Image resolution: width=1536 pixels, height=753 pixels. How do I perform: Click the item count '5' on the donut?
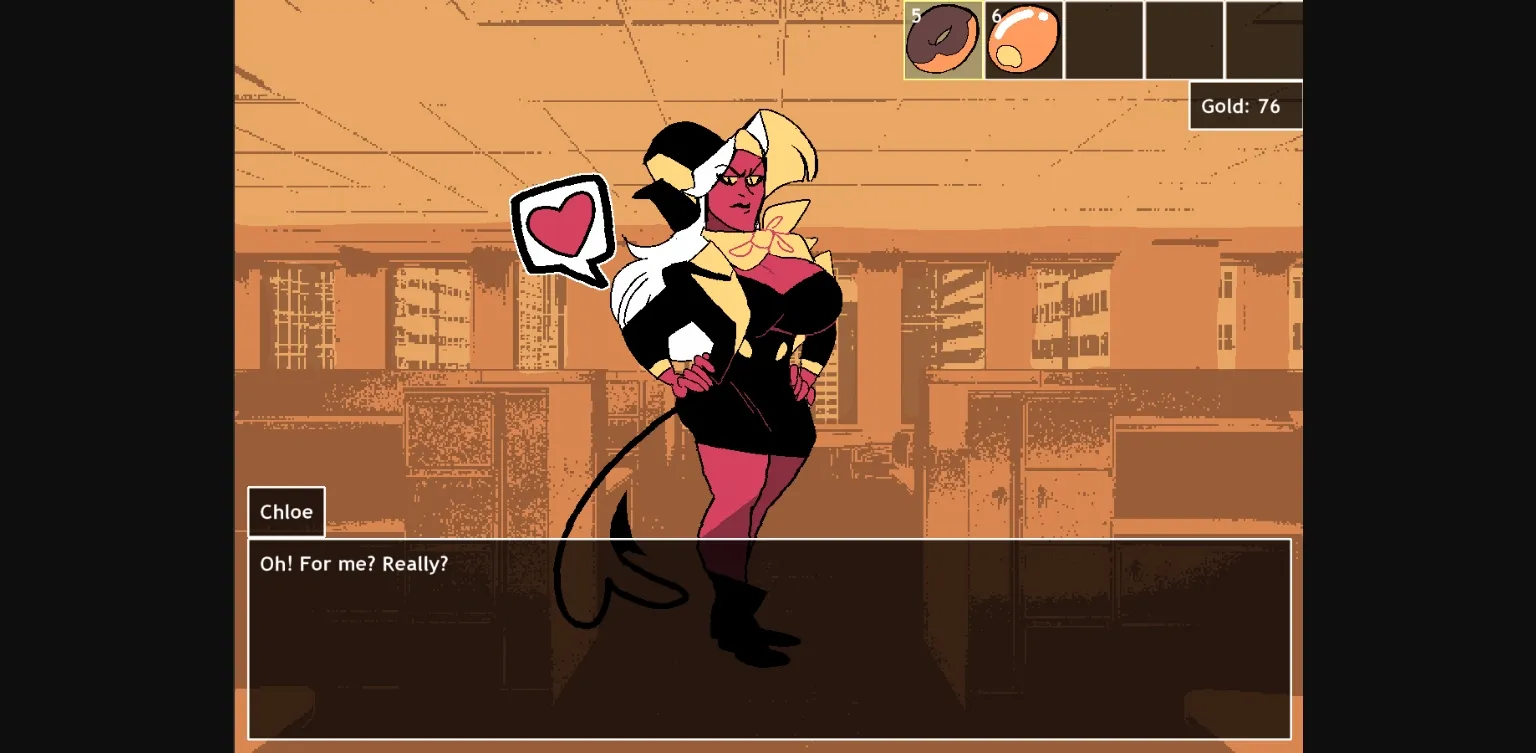click(915, 15)
